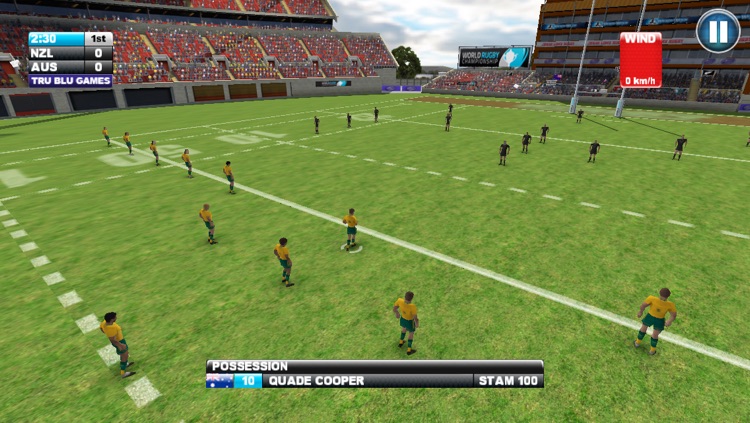The image size is (750, 423).
Task: Pause the match with the pause button
Action: pyautogui.click(x=717, y=31)
